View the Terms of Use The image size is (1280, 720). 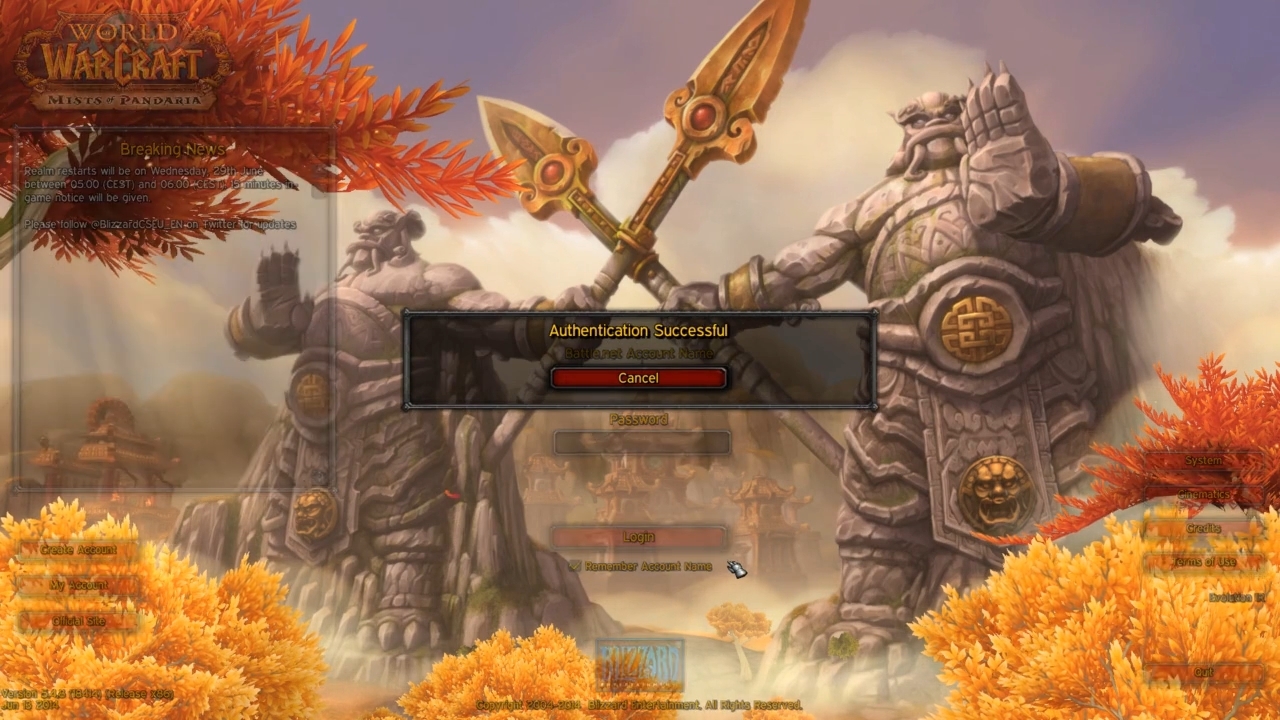[x=1204, y=562]
